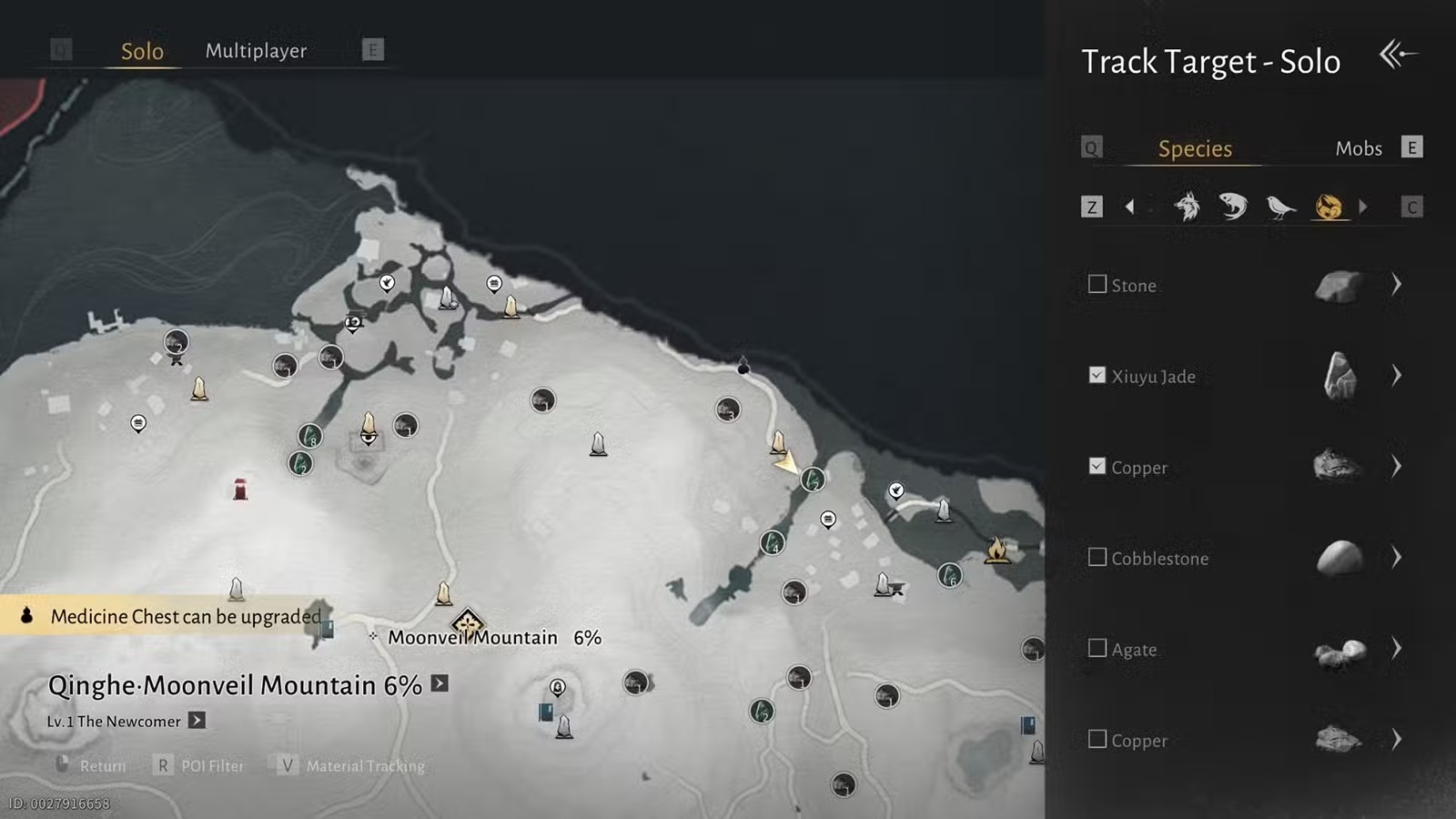This screenshot has width=1456, height=819.
Task: Click the Medicine Chest upgrade notification
Action: tap(173, 616)
